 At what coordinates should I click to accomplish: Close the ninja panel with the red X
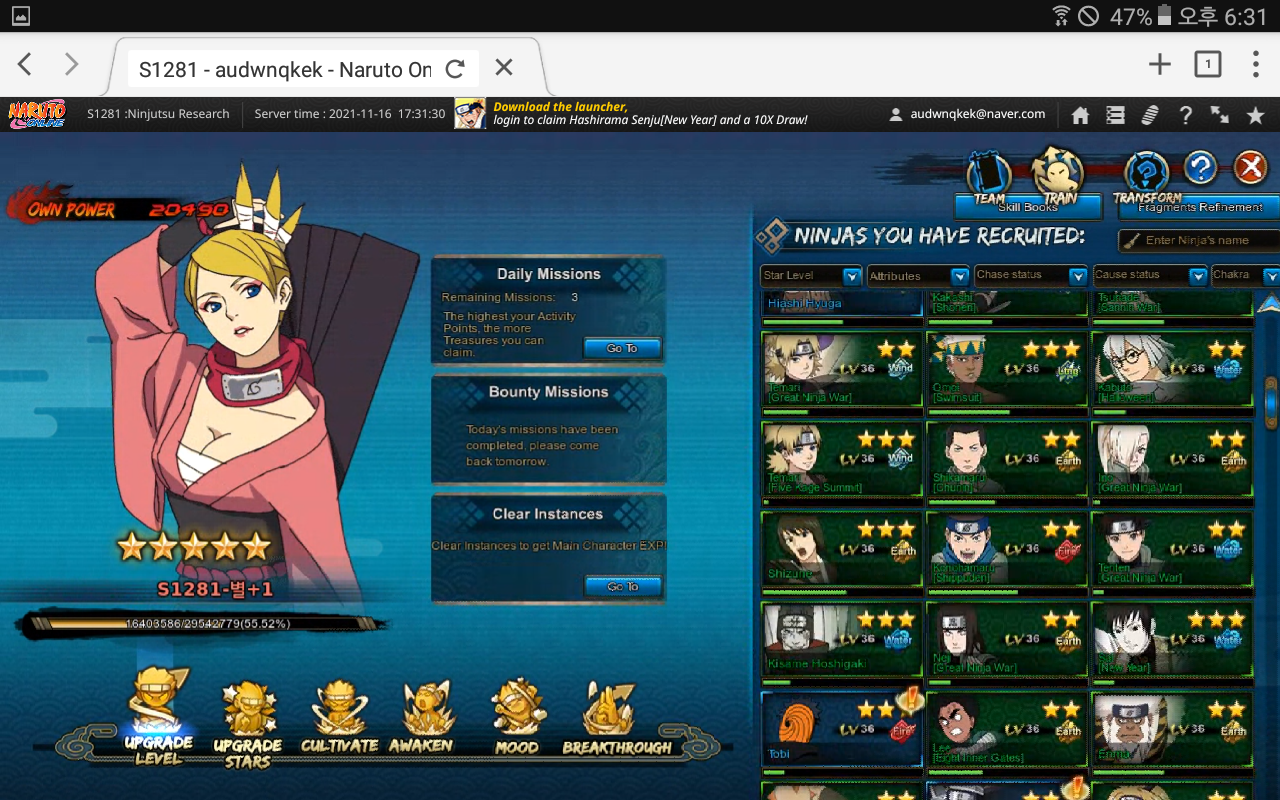pyautogui.click(x=1250, y=168)
